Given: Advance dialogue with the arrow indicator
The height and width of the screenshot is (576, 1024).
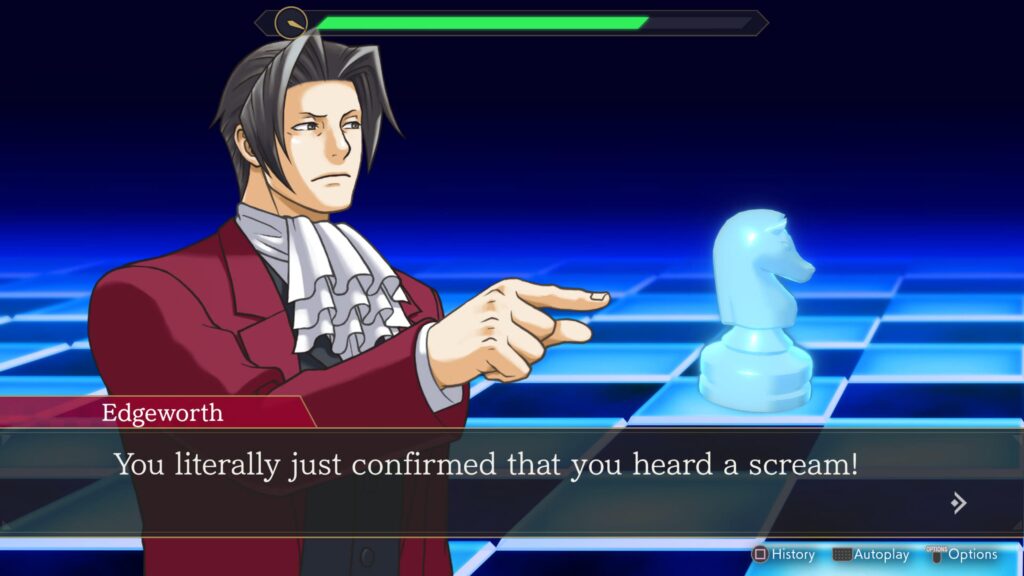Looking at the screenshot, I should click(x=958, y=503).
